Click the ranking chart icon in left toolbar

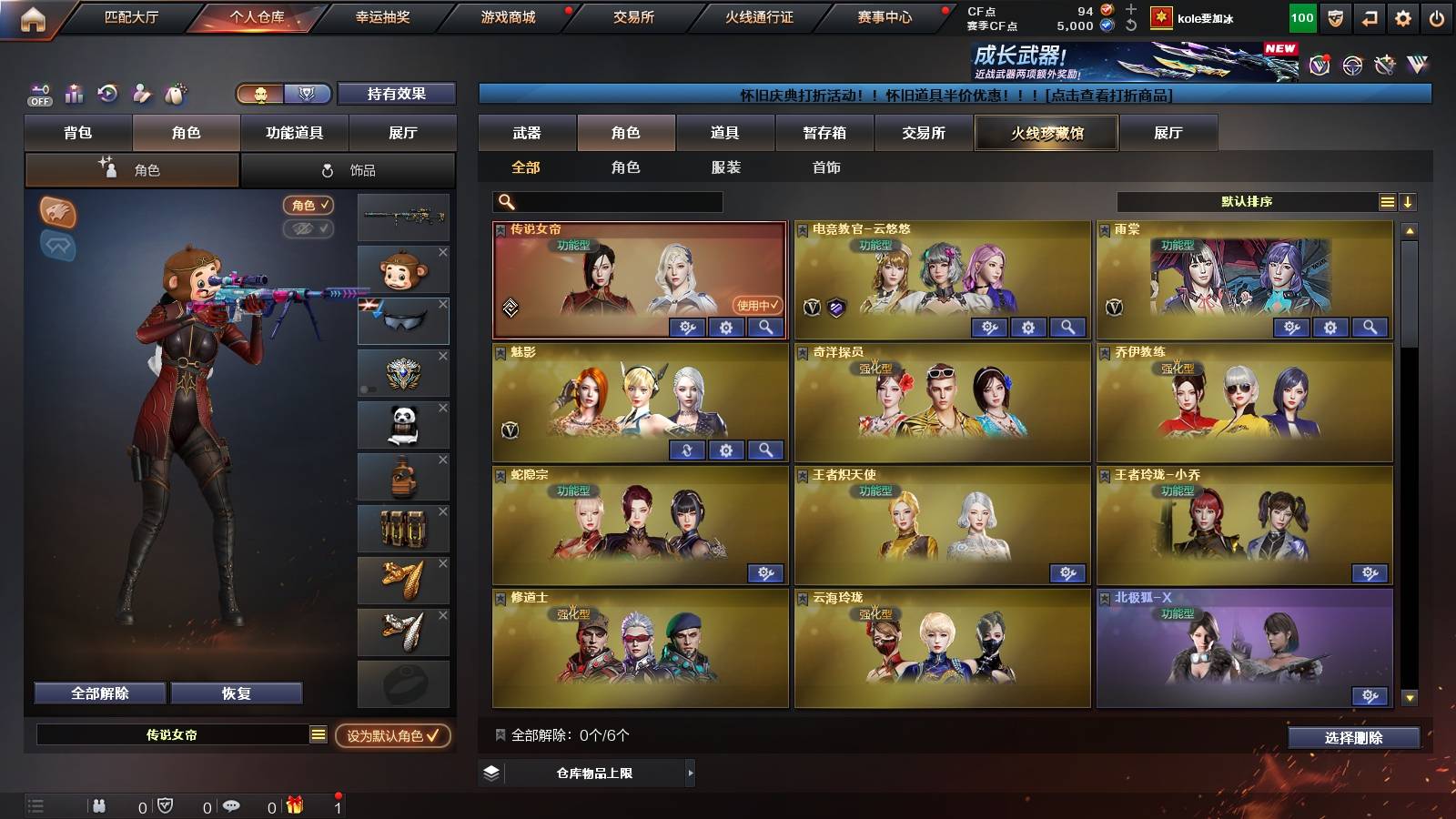(73, 92)
